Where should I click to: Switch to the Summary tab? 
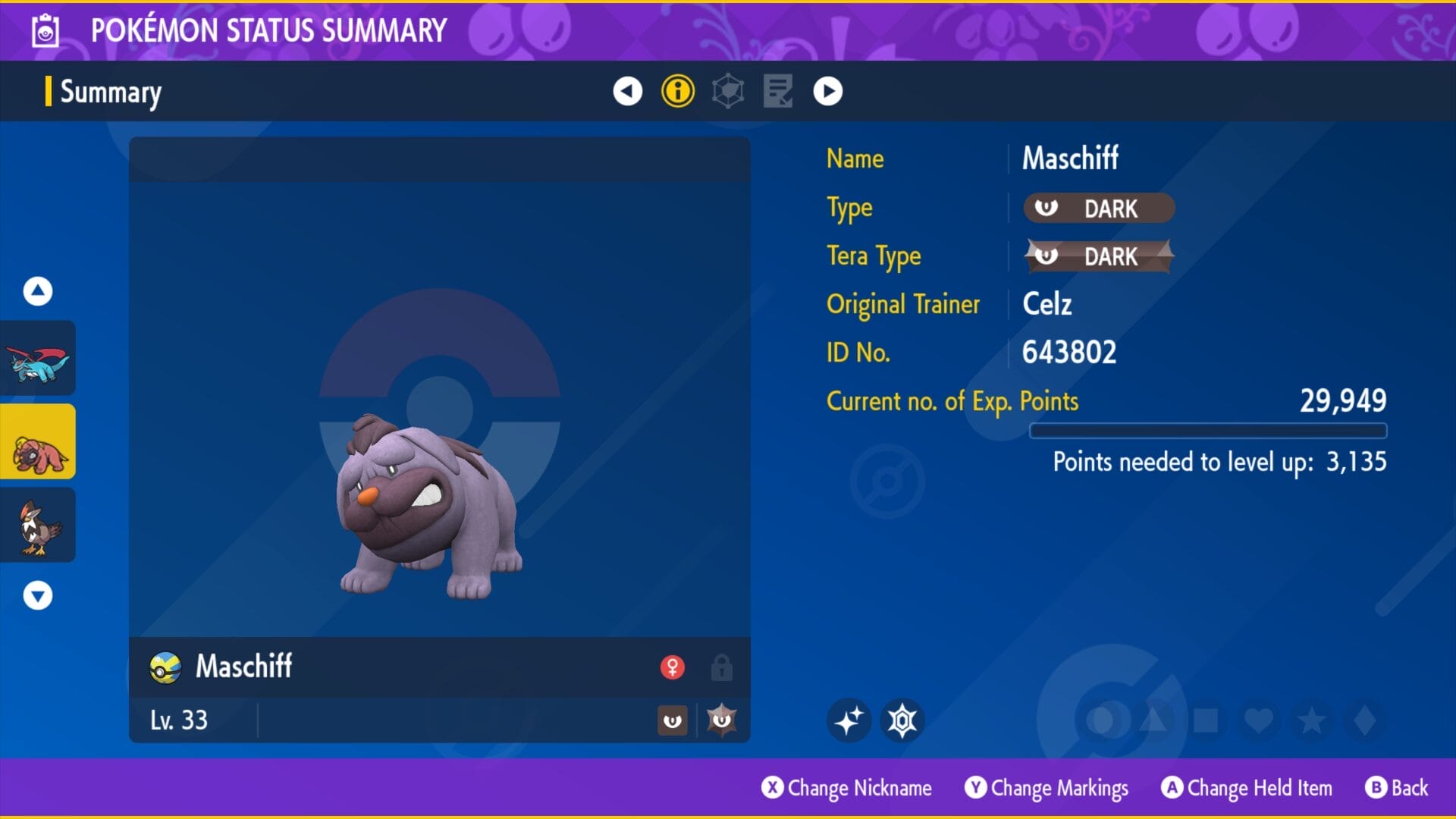coord(110,92)
